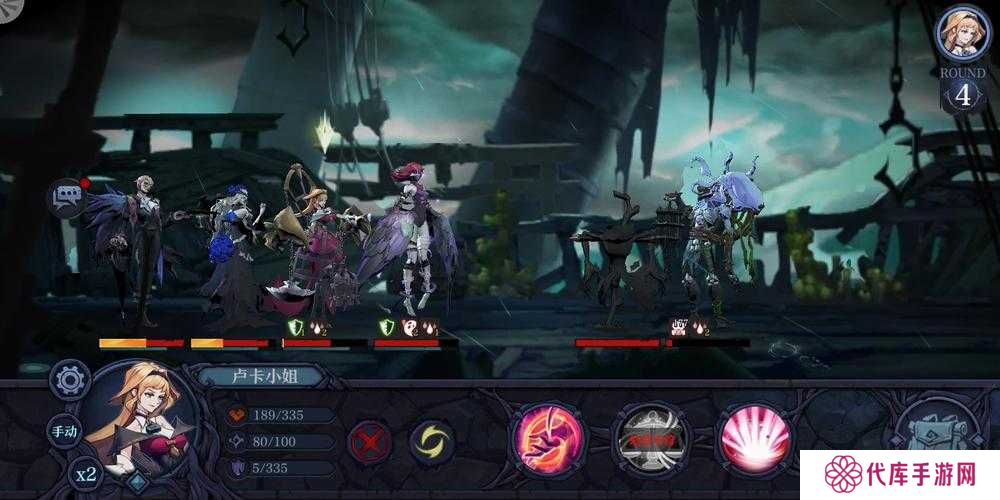Viewport: 1000px width, 500px height.
Task: Click the red X skip-turn button
Action: pos(370,441)
